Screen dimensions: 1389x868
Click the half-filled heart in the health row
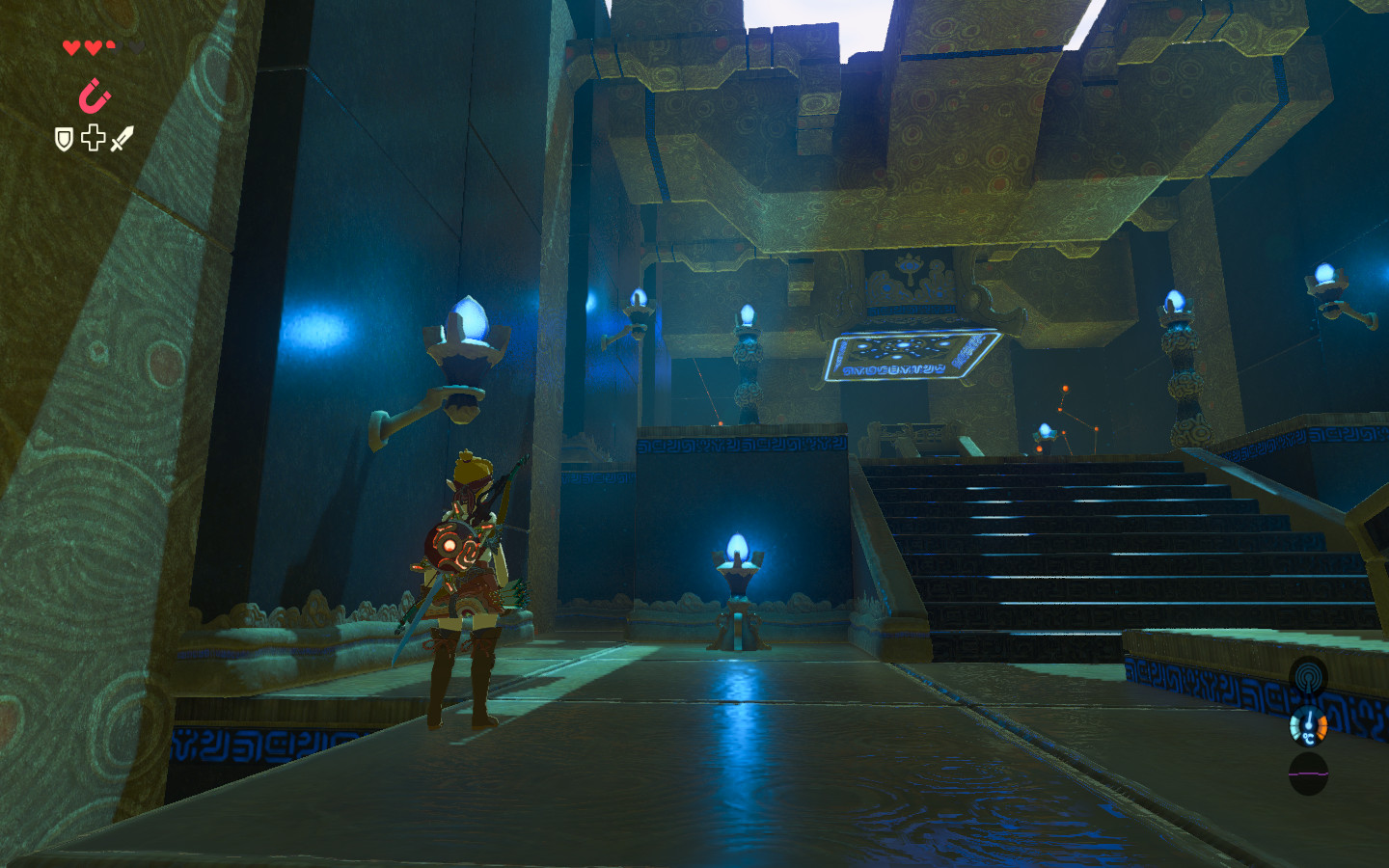click(110, 44)
